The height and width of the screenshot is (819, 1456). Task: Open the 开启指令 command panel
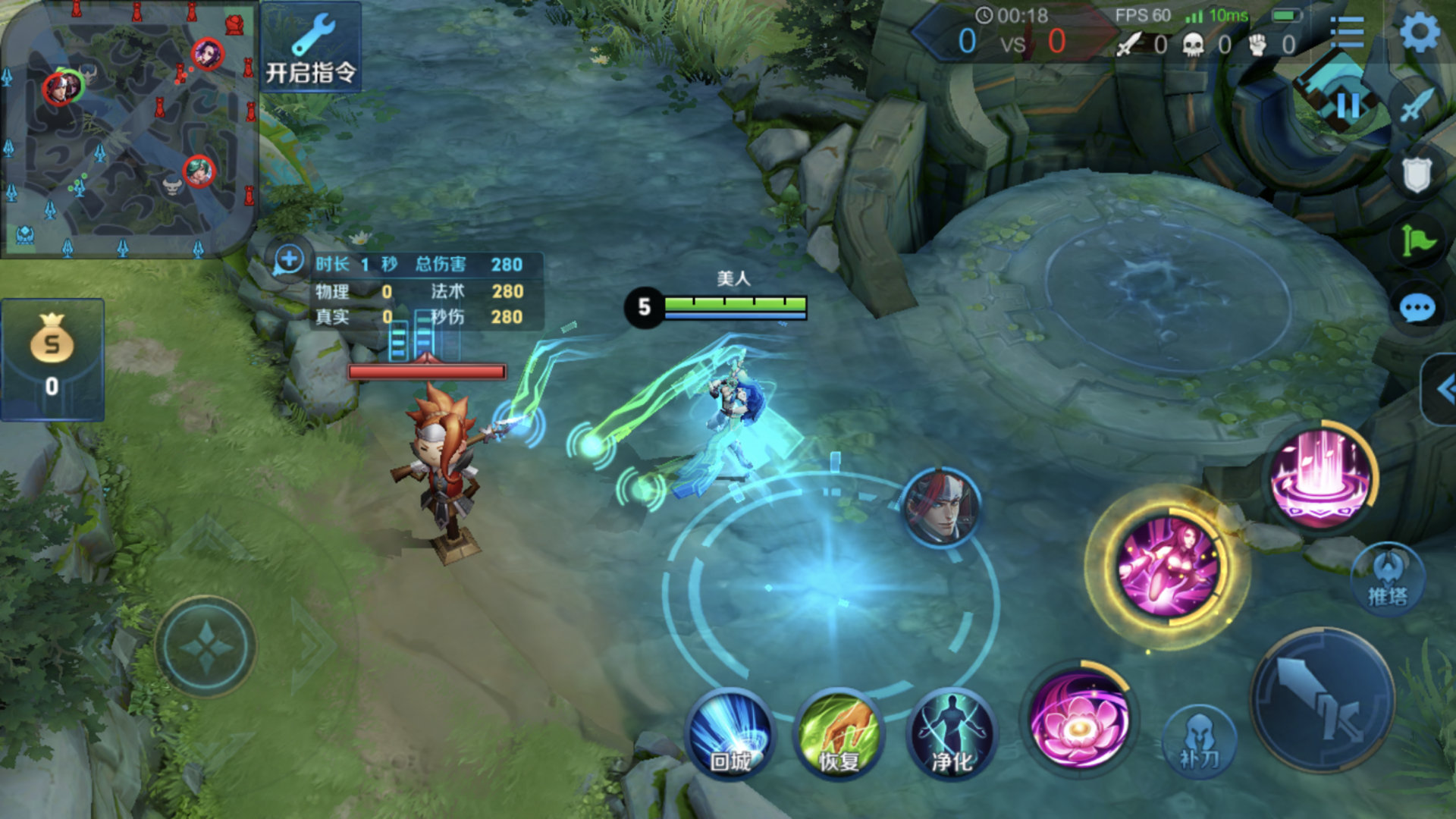(310, 49)
